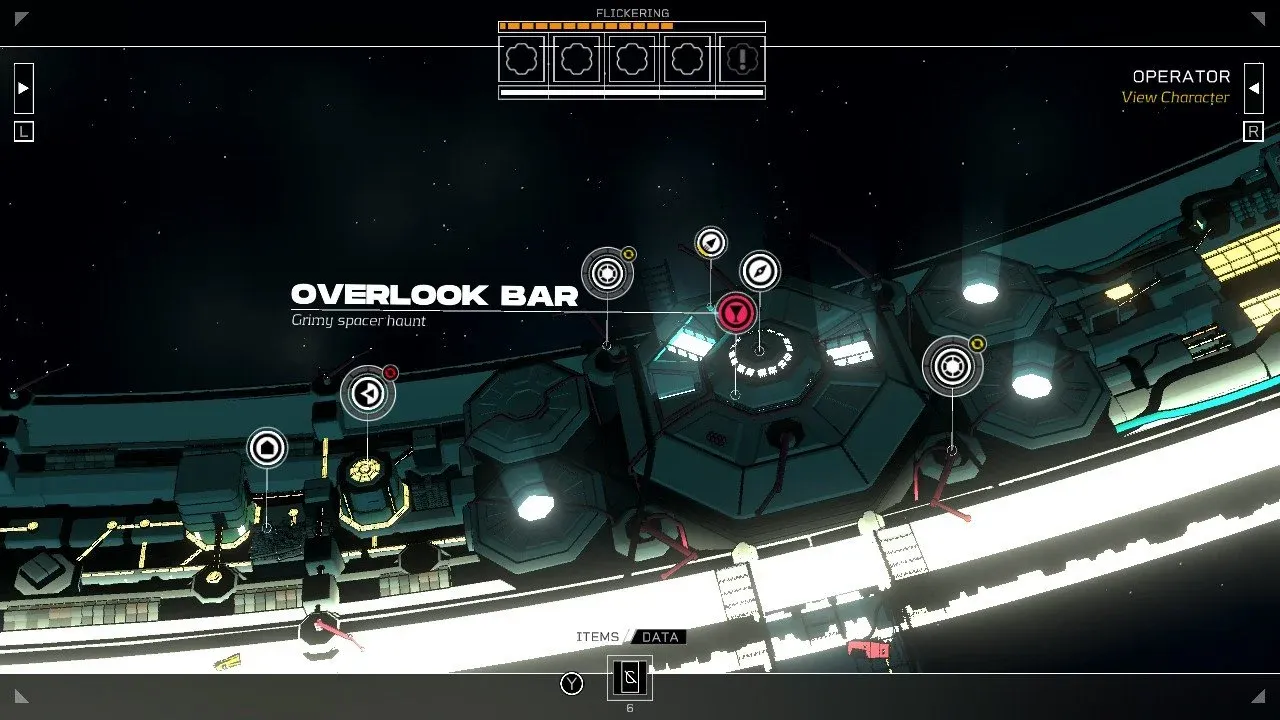1280x720 pixels.
Task: Select the dice slot with exclamation mark
Action: [741, 59]
